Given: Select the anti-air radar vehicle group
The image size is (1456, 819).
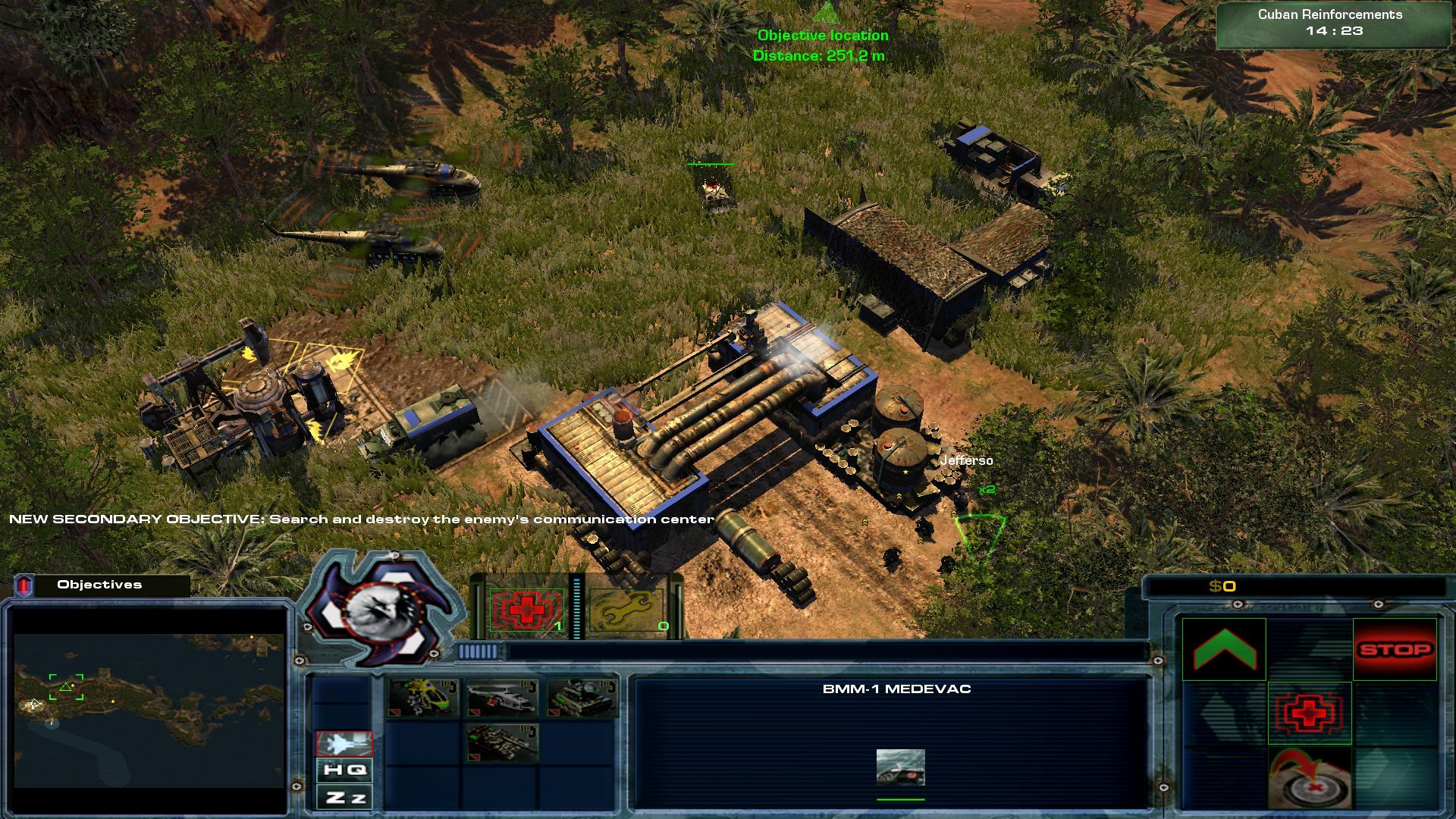Looking at the screenshot, I should coord(581,698).
